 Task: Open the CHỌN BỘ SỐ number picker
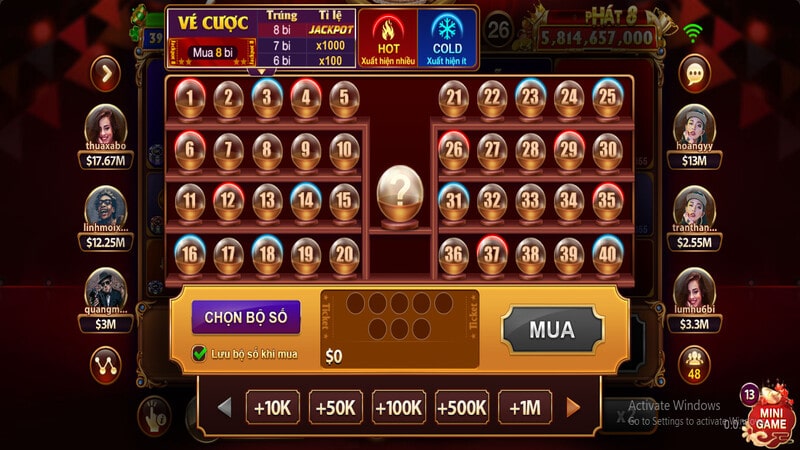coord(246,317)
